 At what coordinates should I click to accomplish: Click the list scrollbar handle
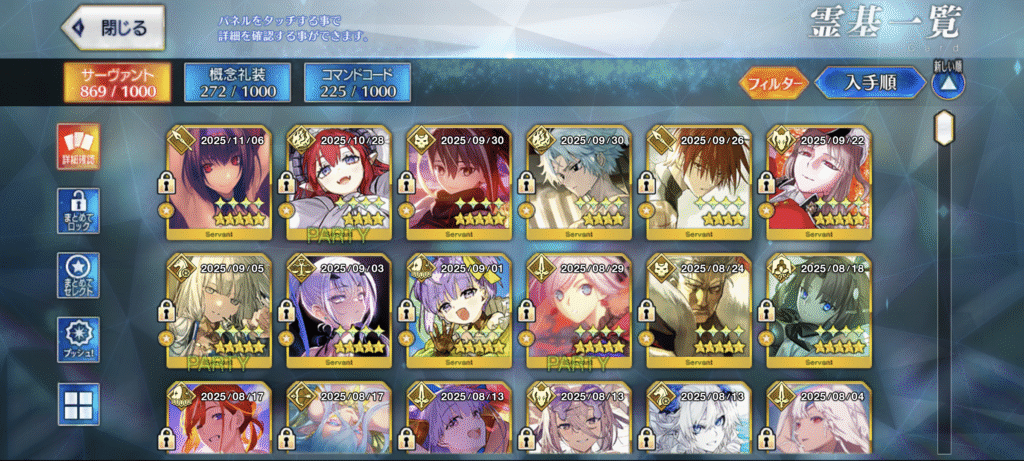tap(943, 130)
